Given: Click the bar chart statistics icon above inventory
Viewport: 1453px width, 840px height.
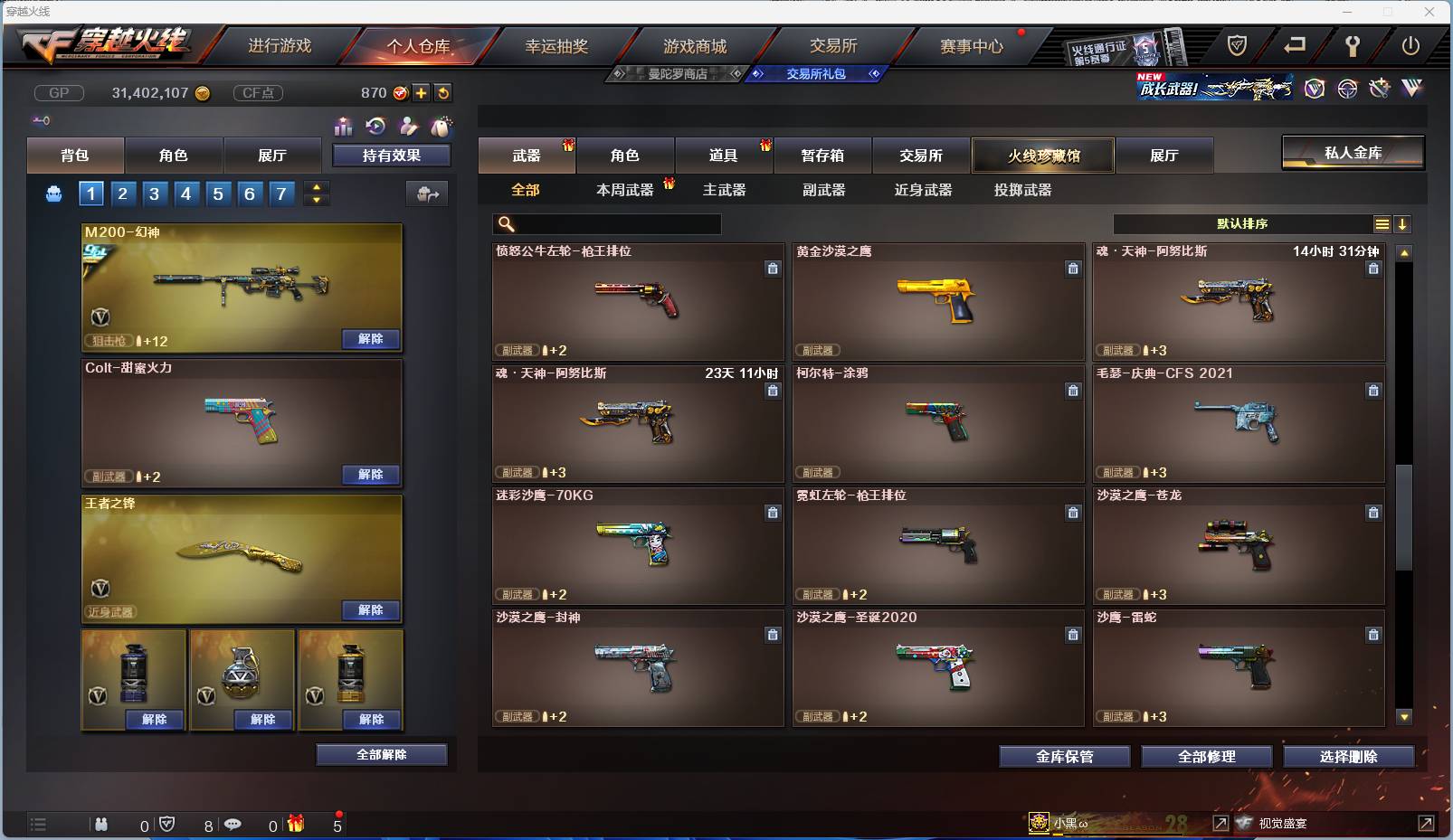Looking at the screenshot, I should pyautogui.click(x=344, y=127).
